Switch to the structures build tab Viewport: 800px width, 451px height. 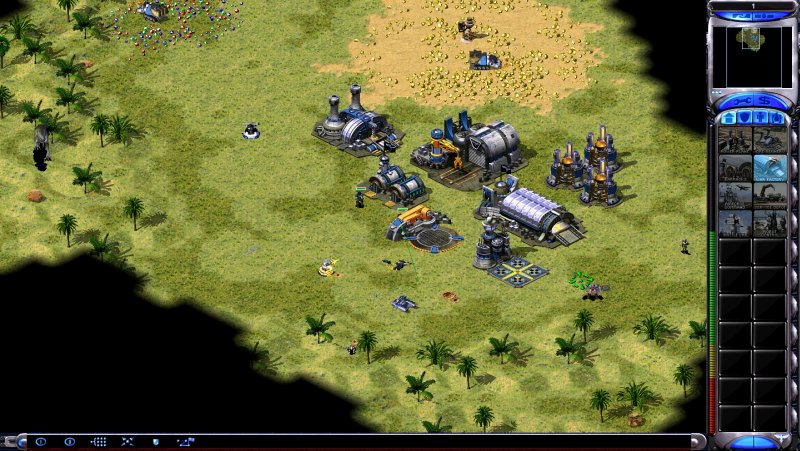coord(729,119)
